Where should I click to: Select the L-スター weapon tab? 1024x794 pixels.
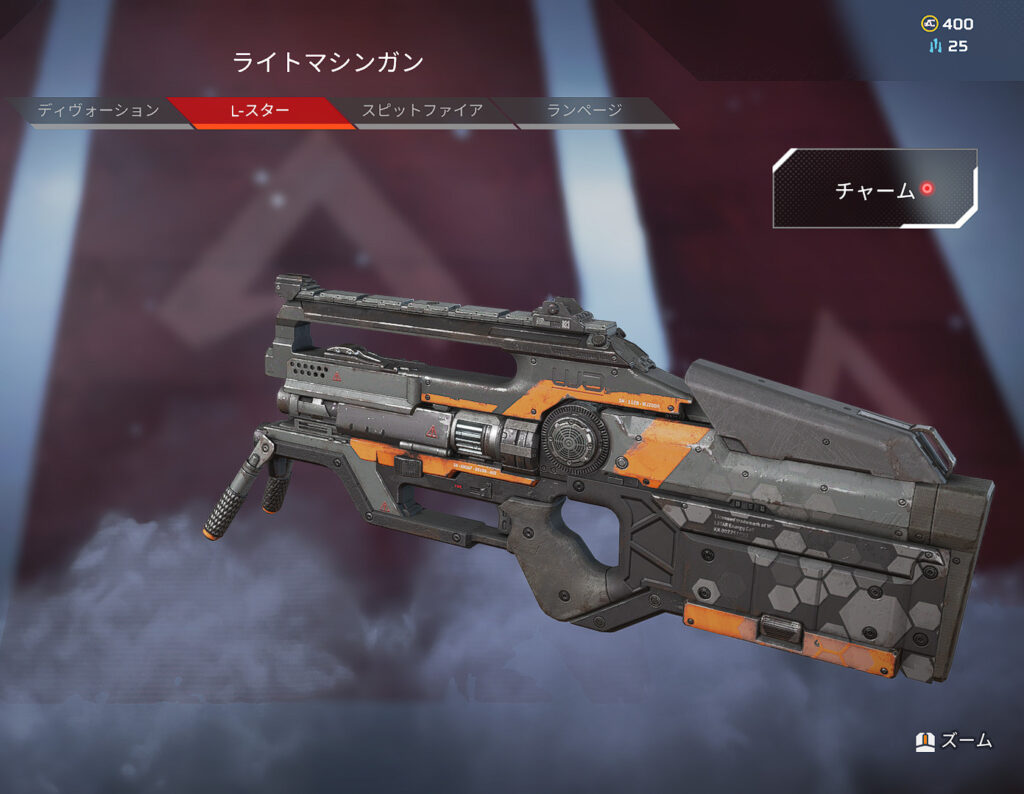261,111
